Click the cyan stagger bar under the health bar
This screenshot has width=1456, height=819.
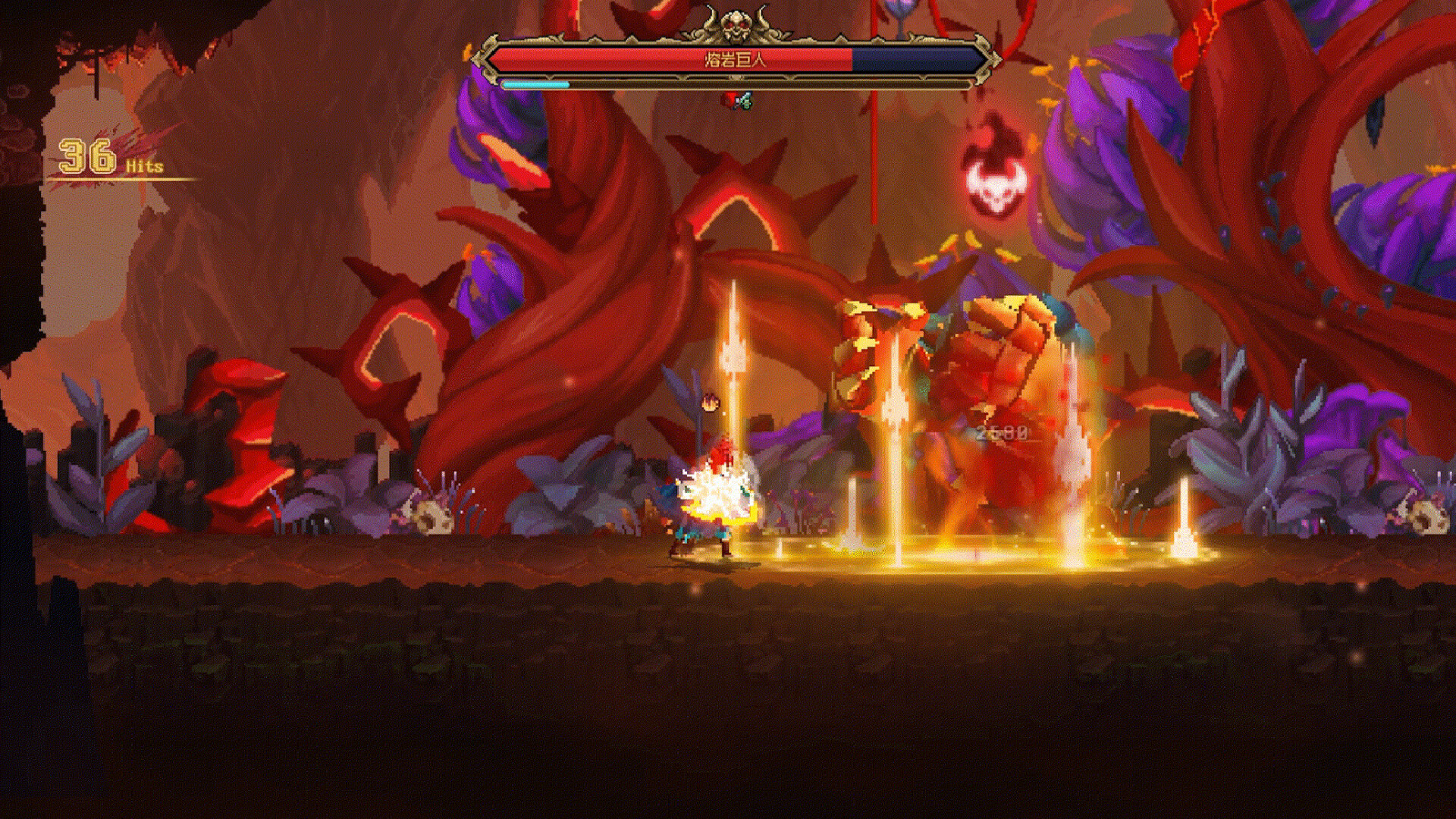point(535,84)
